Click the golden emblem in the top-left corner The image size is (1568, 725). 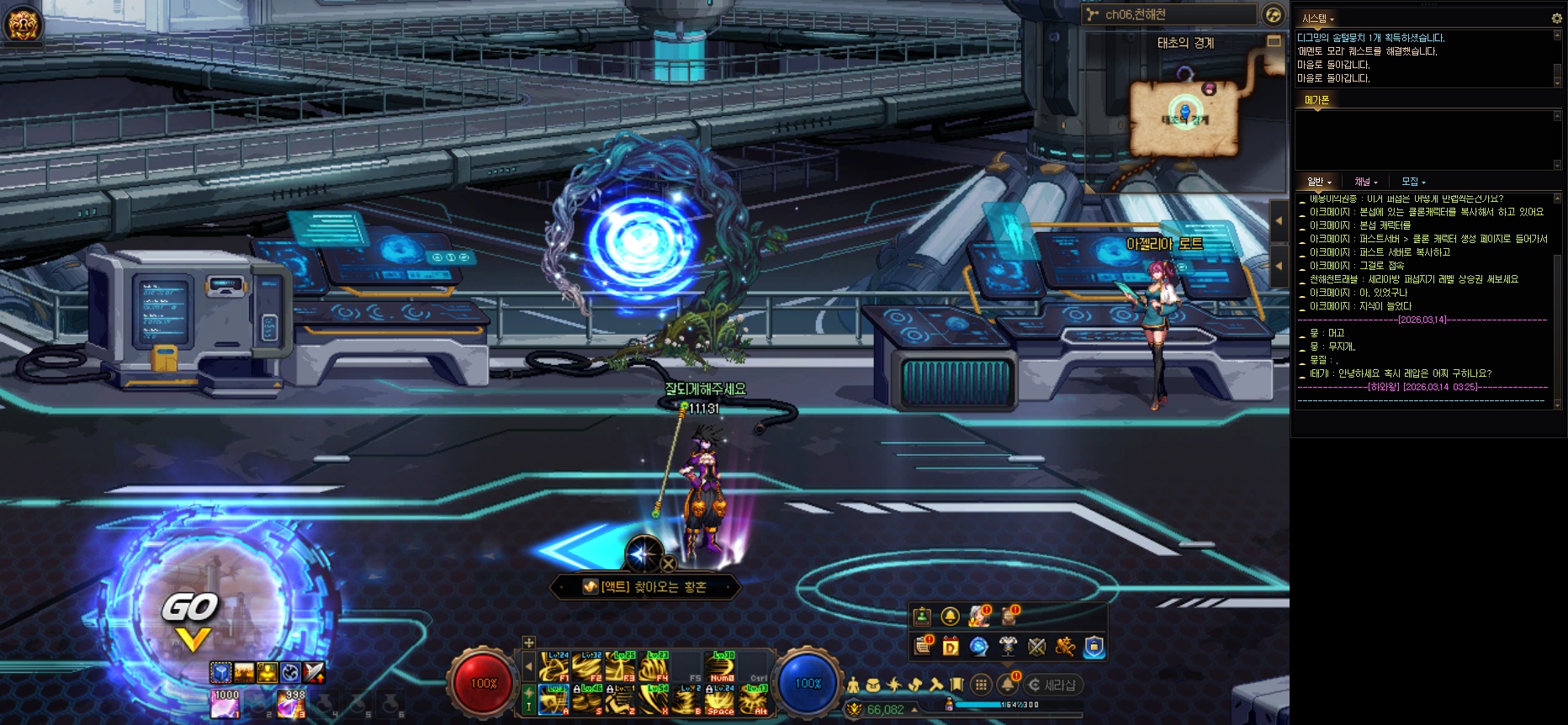[x=23, y=23]
